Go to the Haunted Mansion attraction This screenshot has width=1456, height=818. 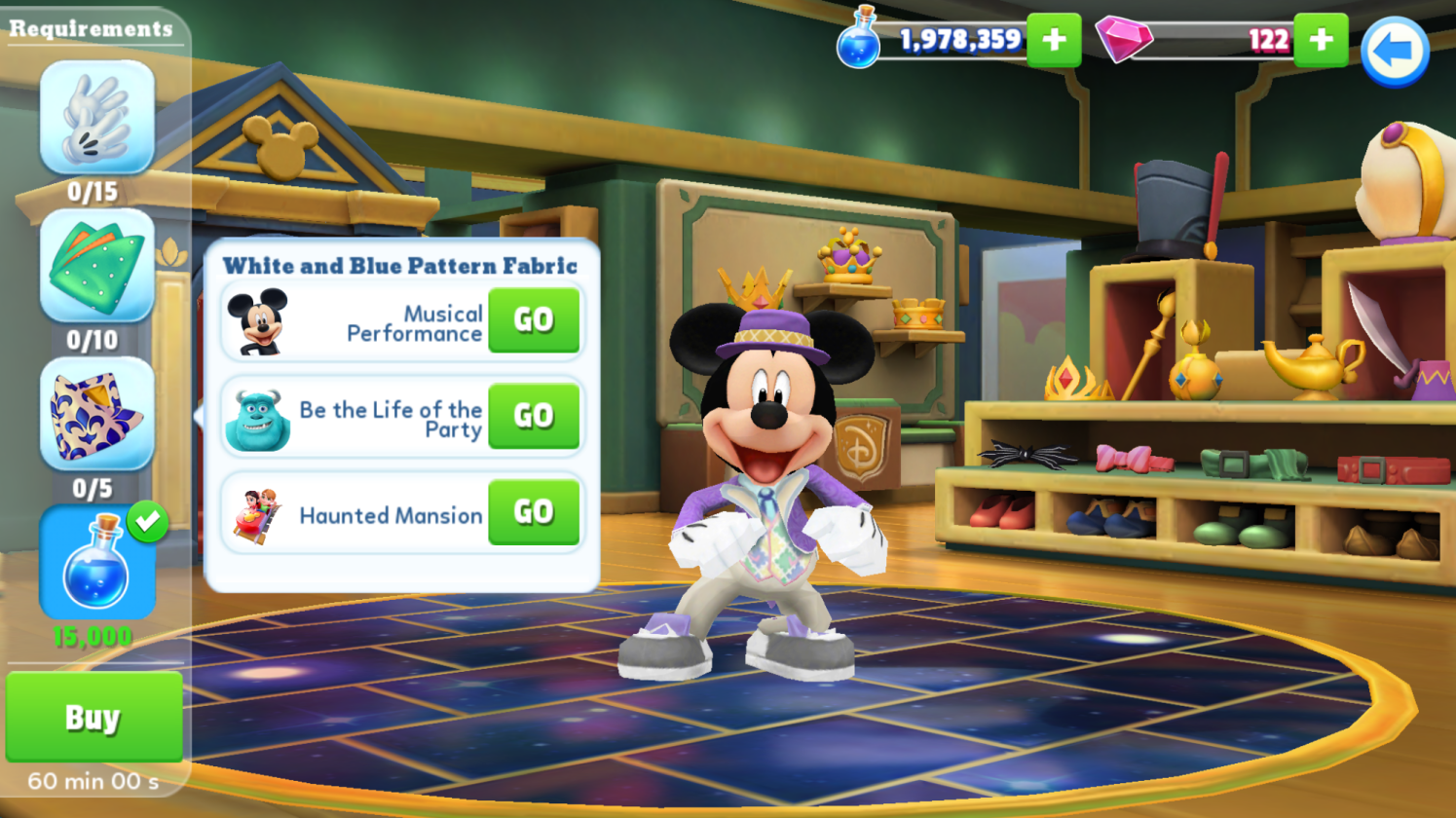pyautogui.click(x=534, y=512)
